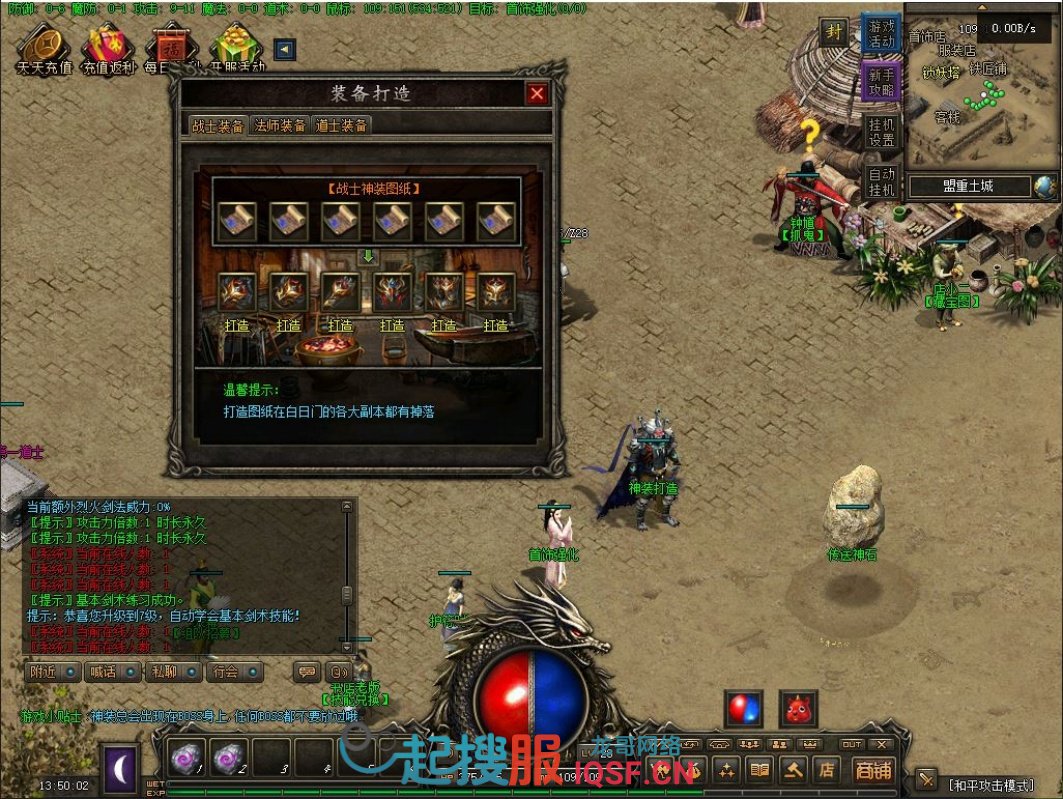Open the 充值返利 recharge rebate gift

point(106,50)
